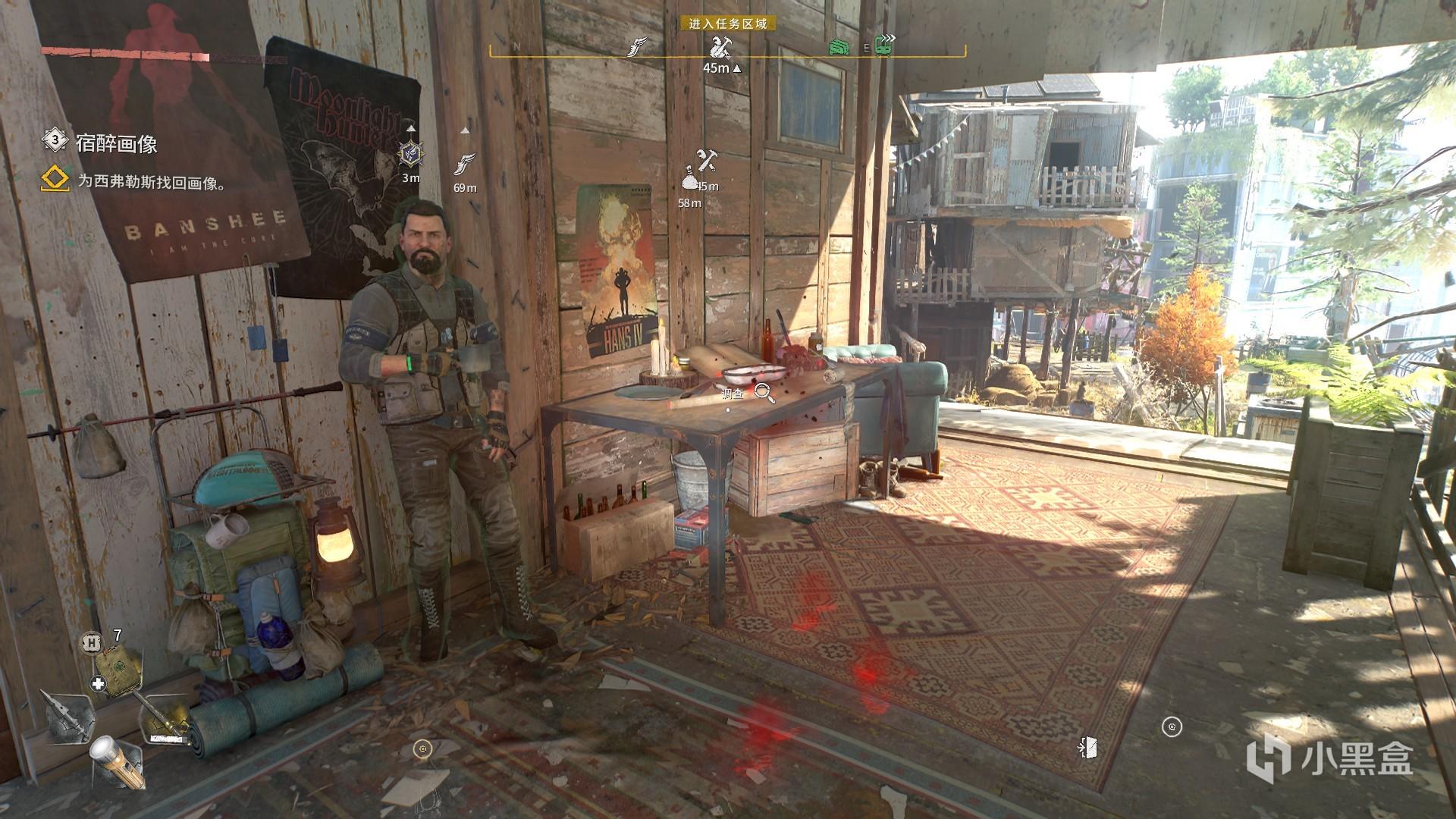Click the 58m sack waypoint marker
Screen dimensions: 1456x819
(x=689, y=181)
